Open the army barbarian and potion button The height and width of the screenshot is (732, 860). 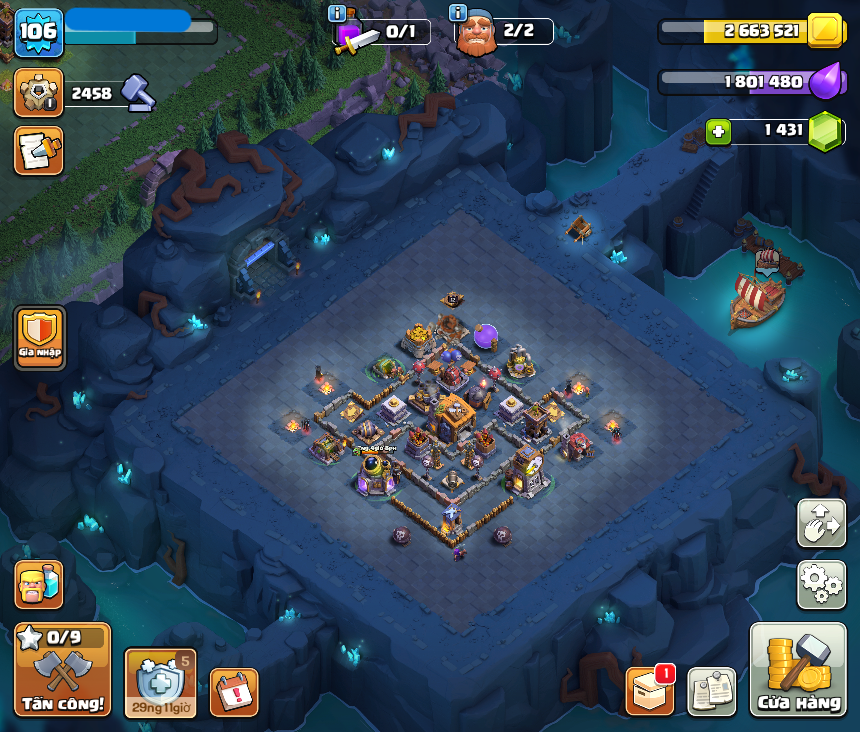point(39,584)
